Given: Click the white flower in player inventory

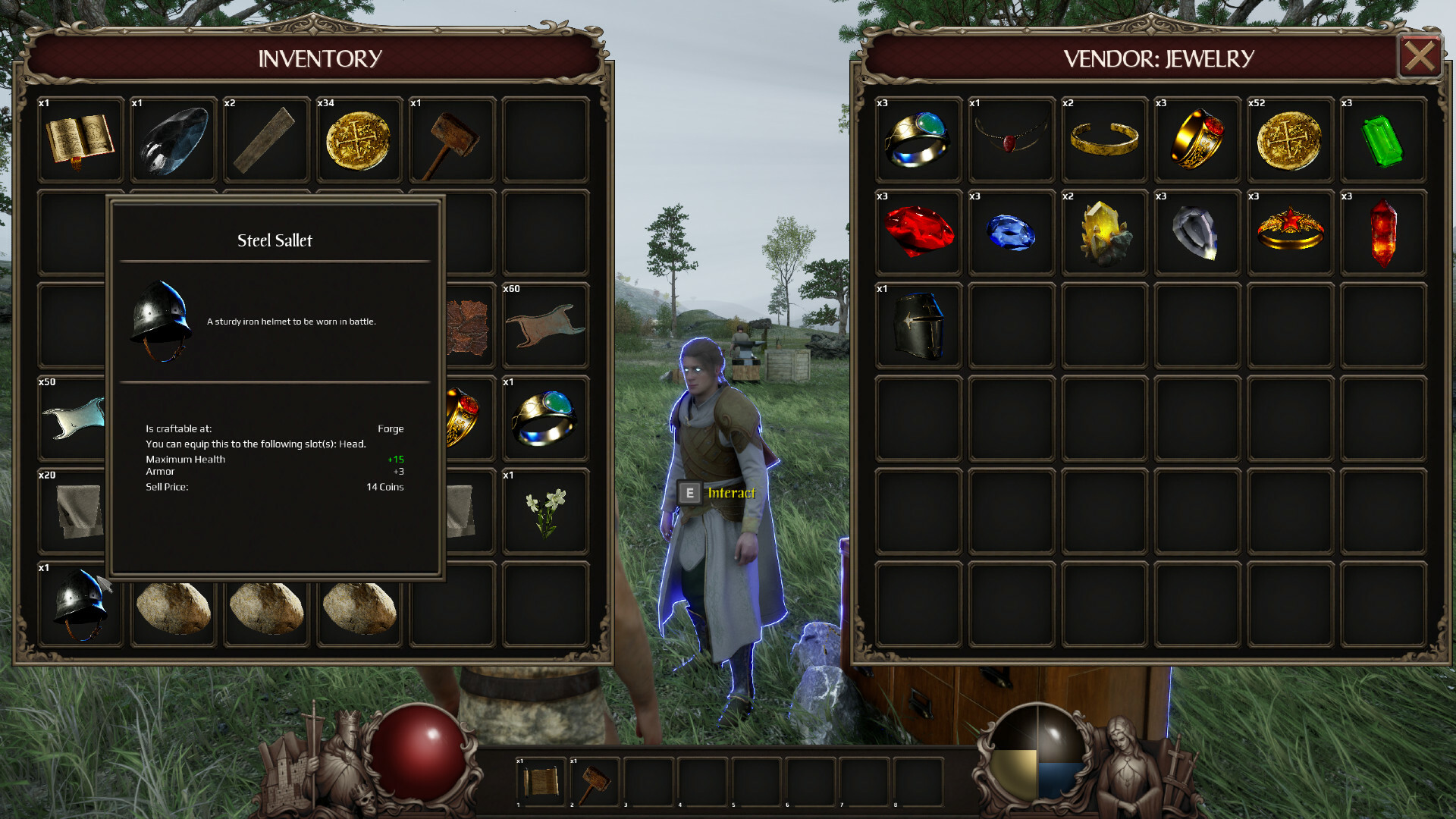Looking at the screenshot, I should click(x=545, y=510).
